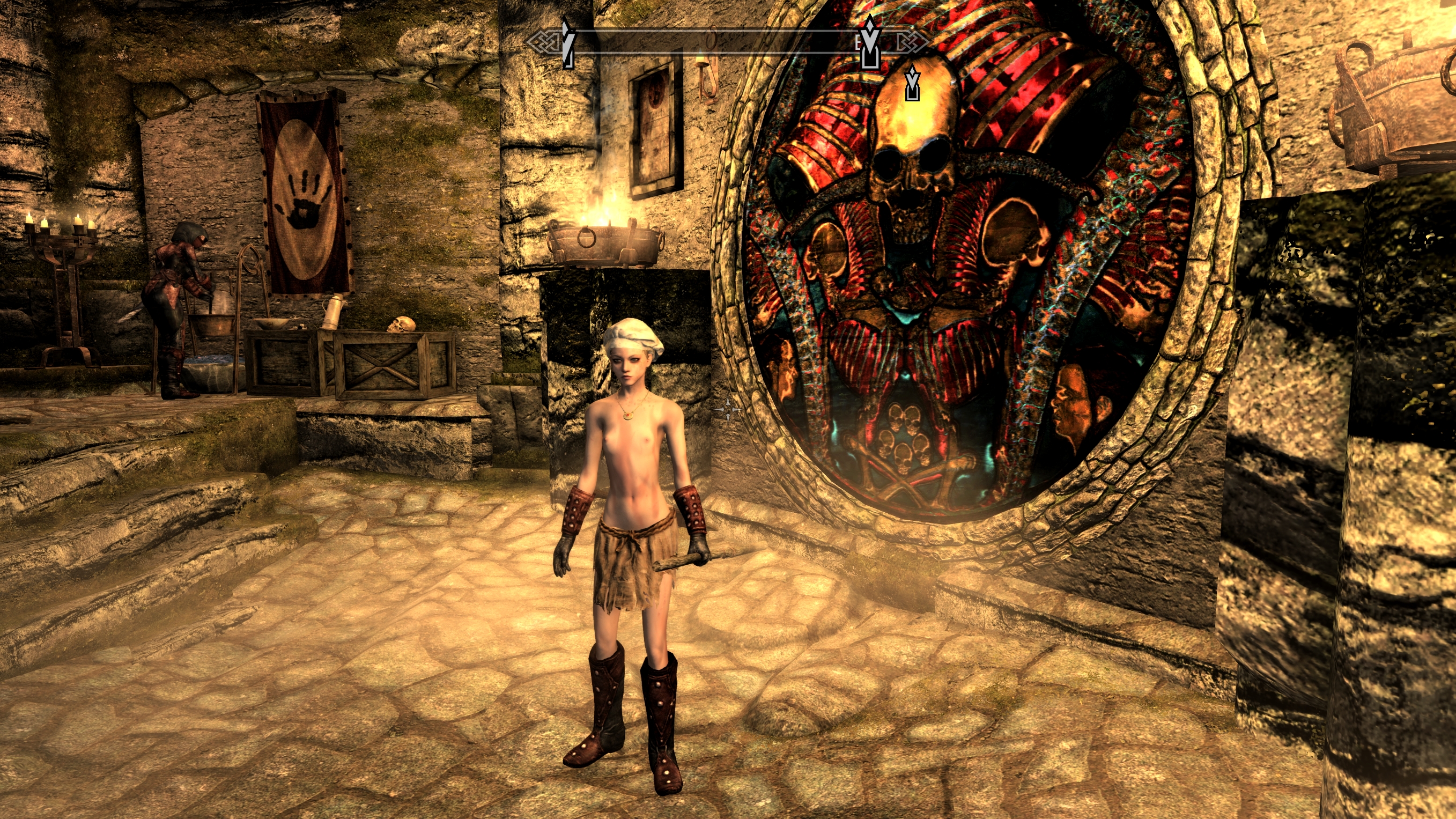The image size is (1456, 819).
Task: Select the quest marker beside the E heading
Action: (871, 42)
